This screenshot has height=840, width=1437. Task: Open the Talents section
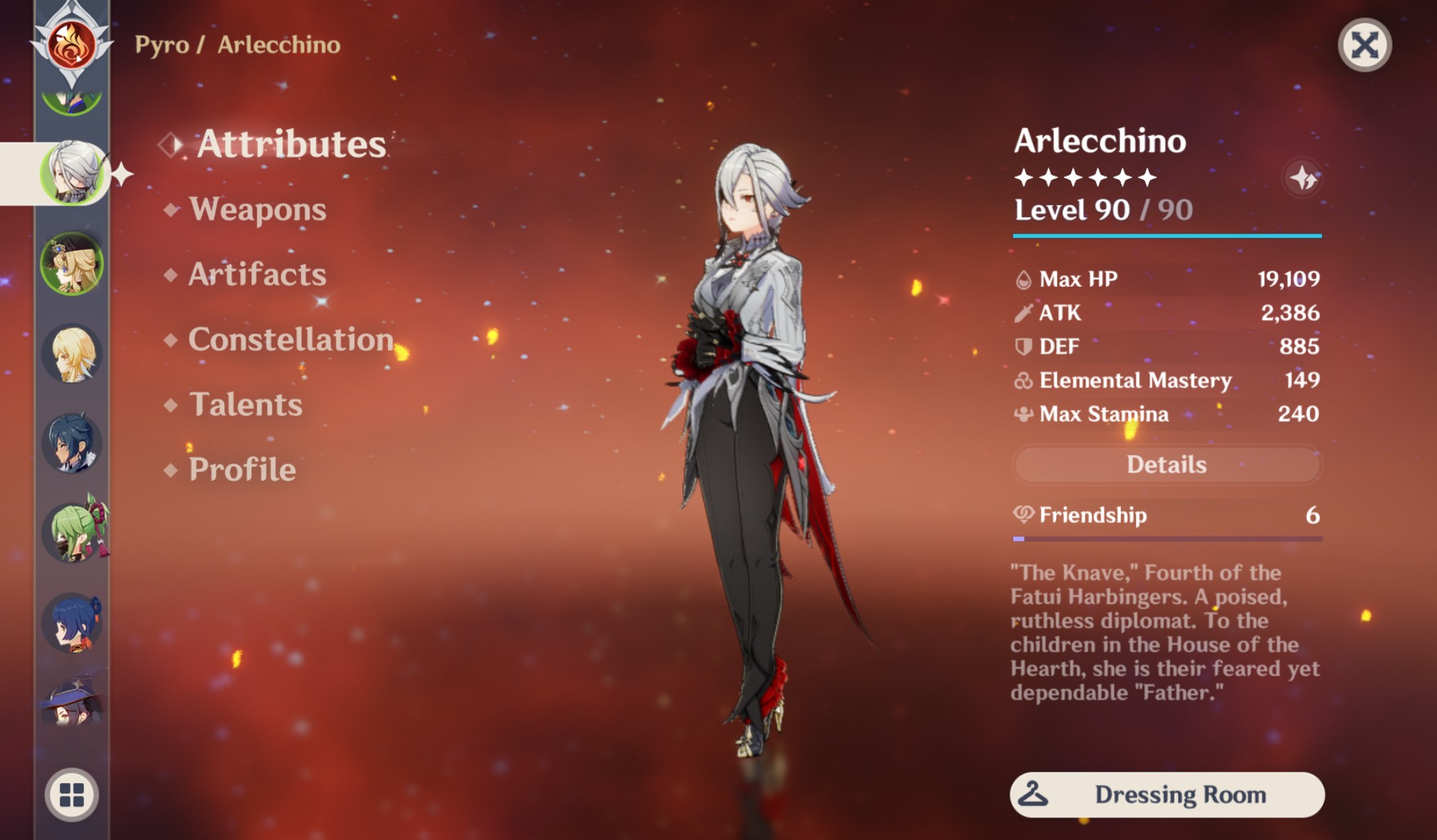(x=244, y=405)
